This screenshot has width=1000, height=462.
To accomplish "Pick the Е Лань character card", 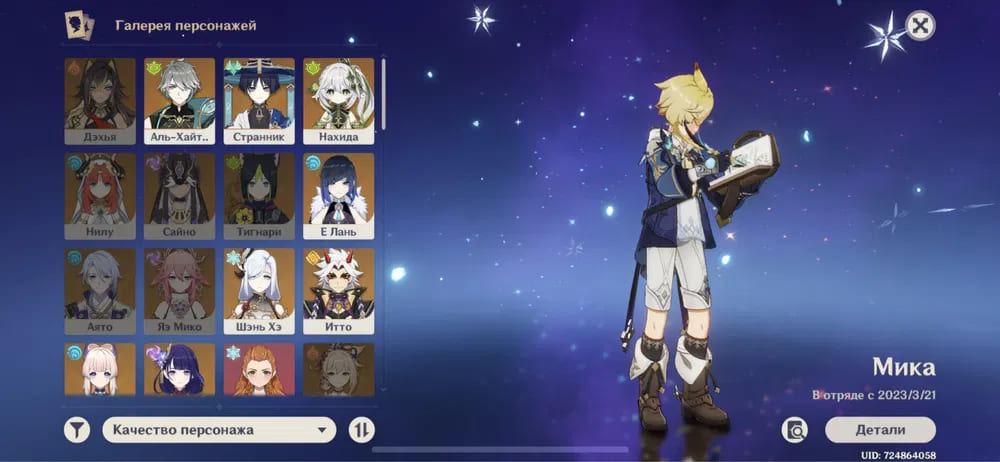I will click(339, 196).
